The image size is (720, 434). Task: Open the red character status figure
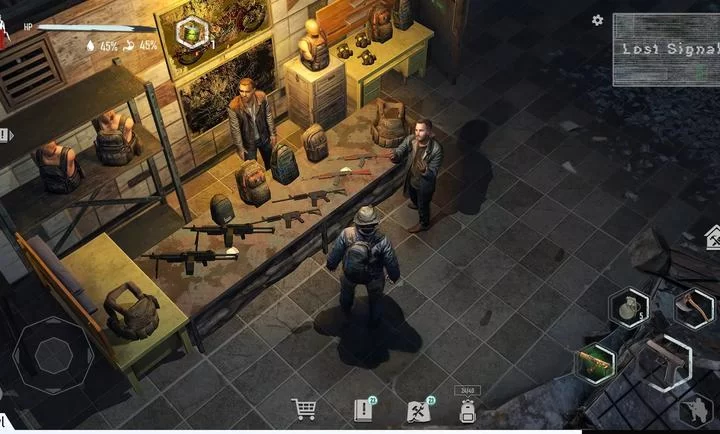(x=4, y=32)
